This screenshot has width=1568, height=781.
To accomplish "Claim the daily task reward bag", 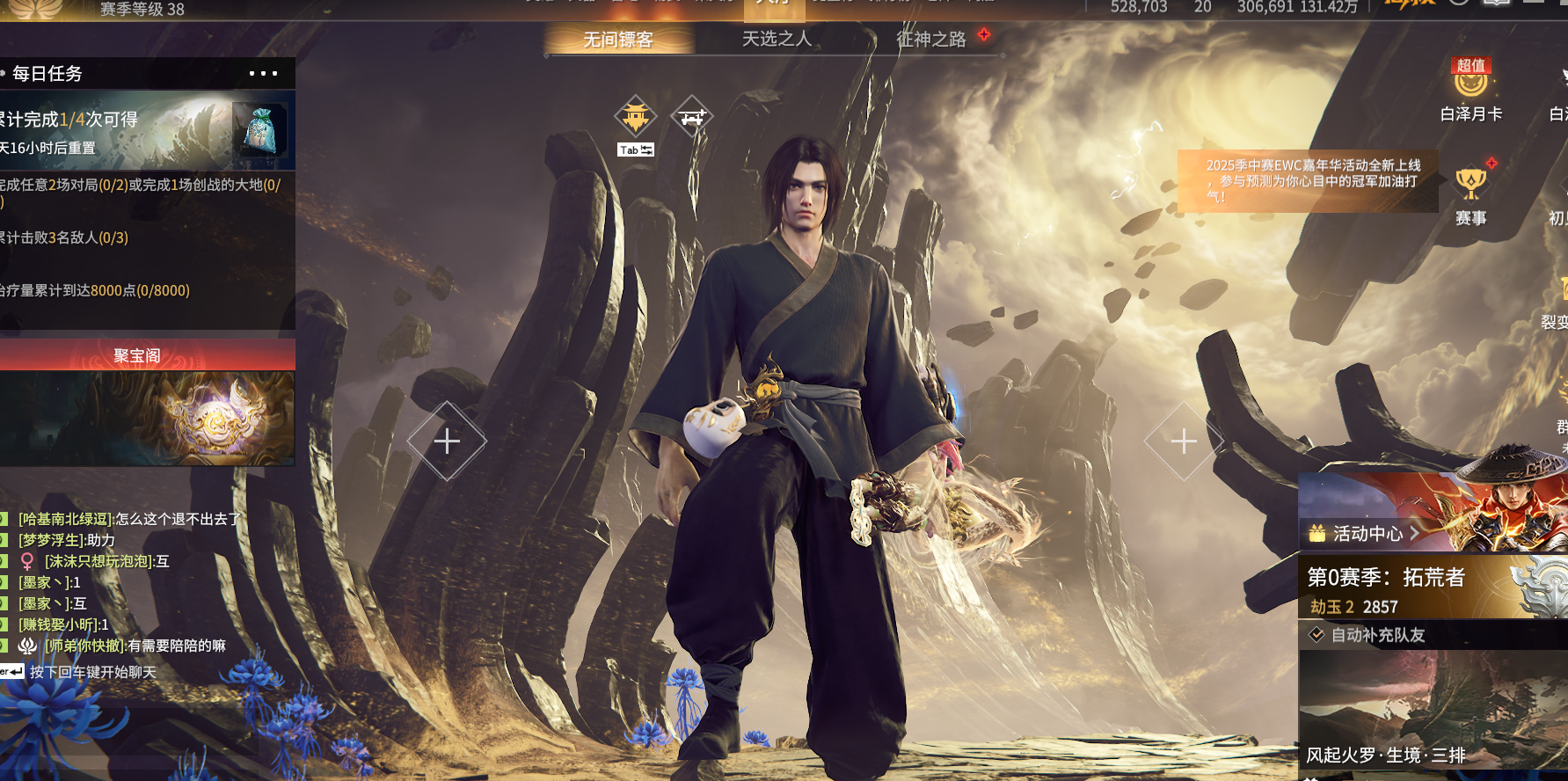I will coord(260,130).
